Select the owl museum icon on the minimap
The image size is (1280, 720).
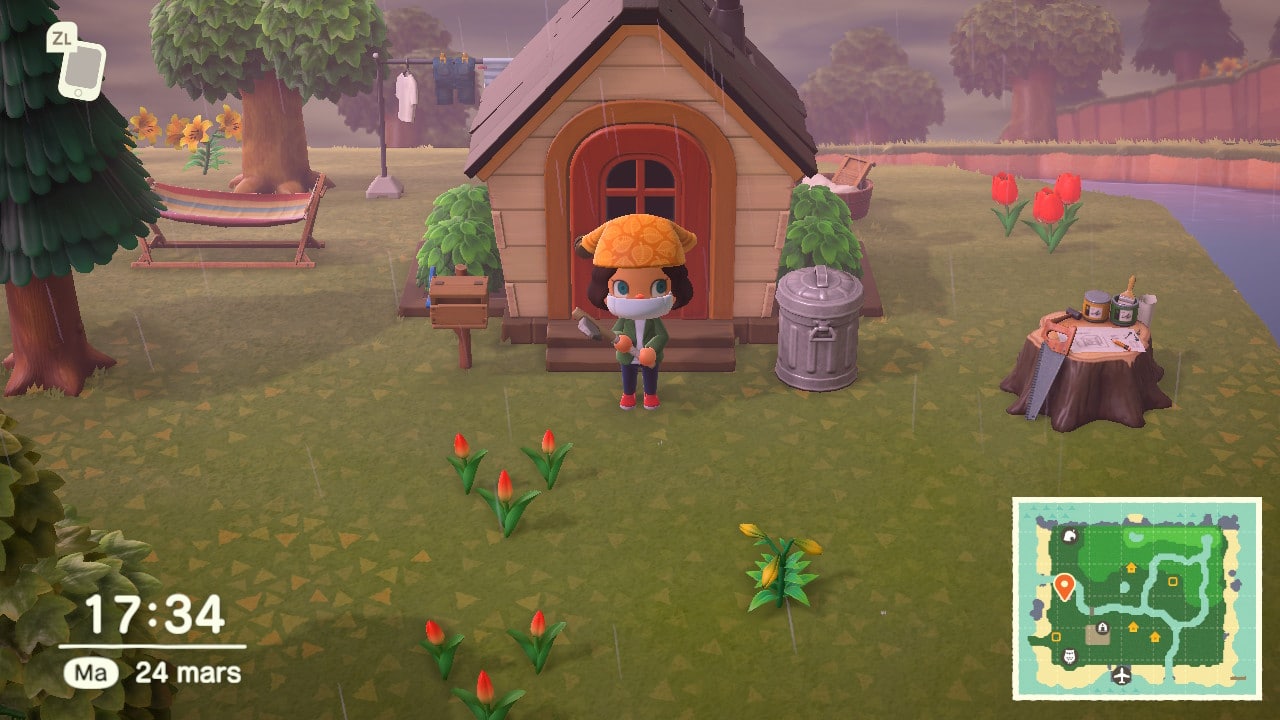pyautogui.click(x=1068, y=653)
